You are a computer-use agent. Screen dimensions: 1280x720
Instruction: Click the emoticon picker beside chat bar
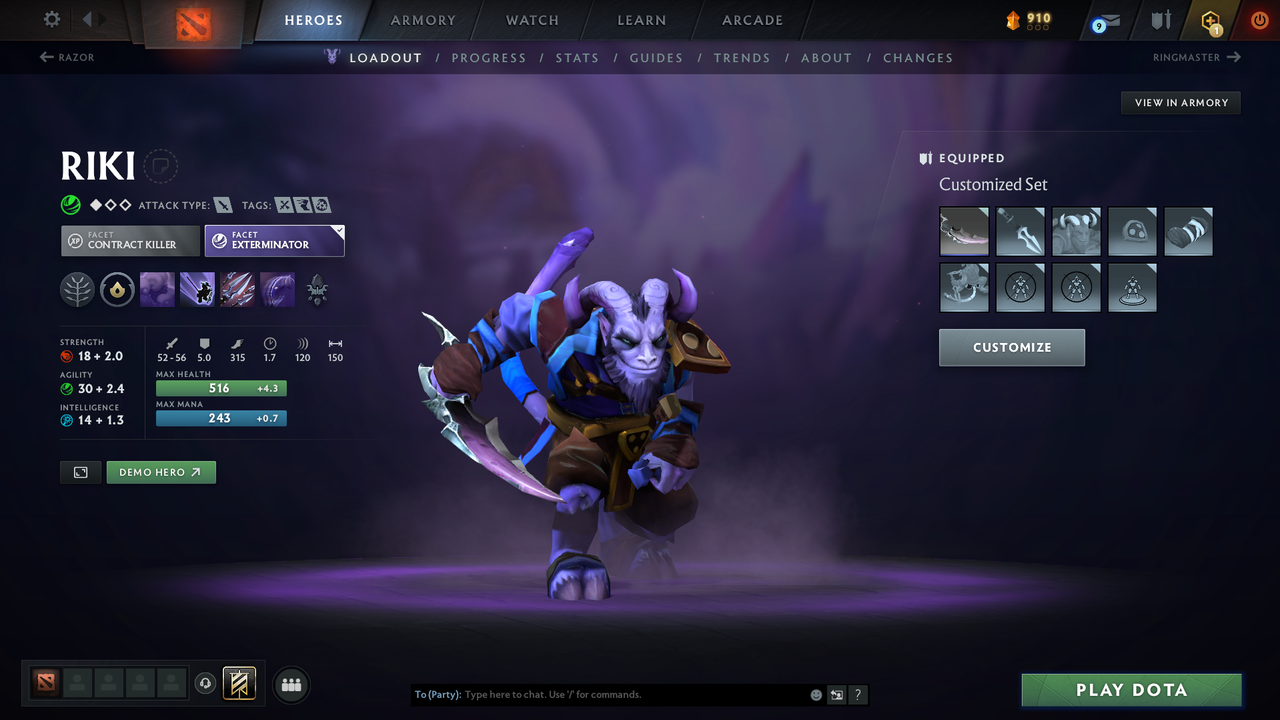tap(815, 694)
